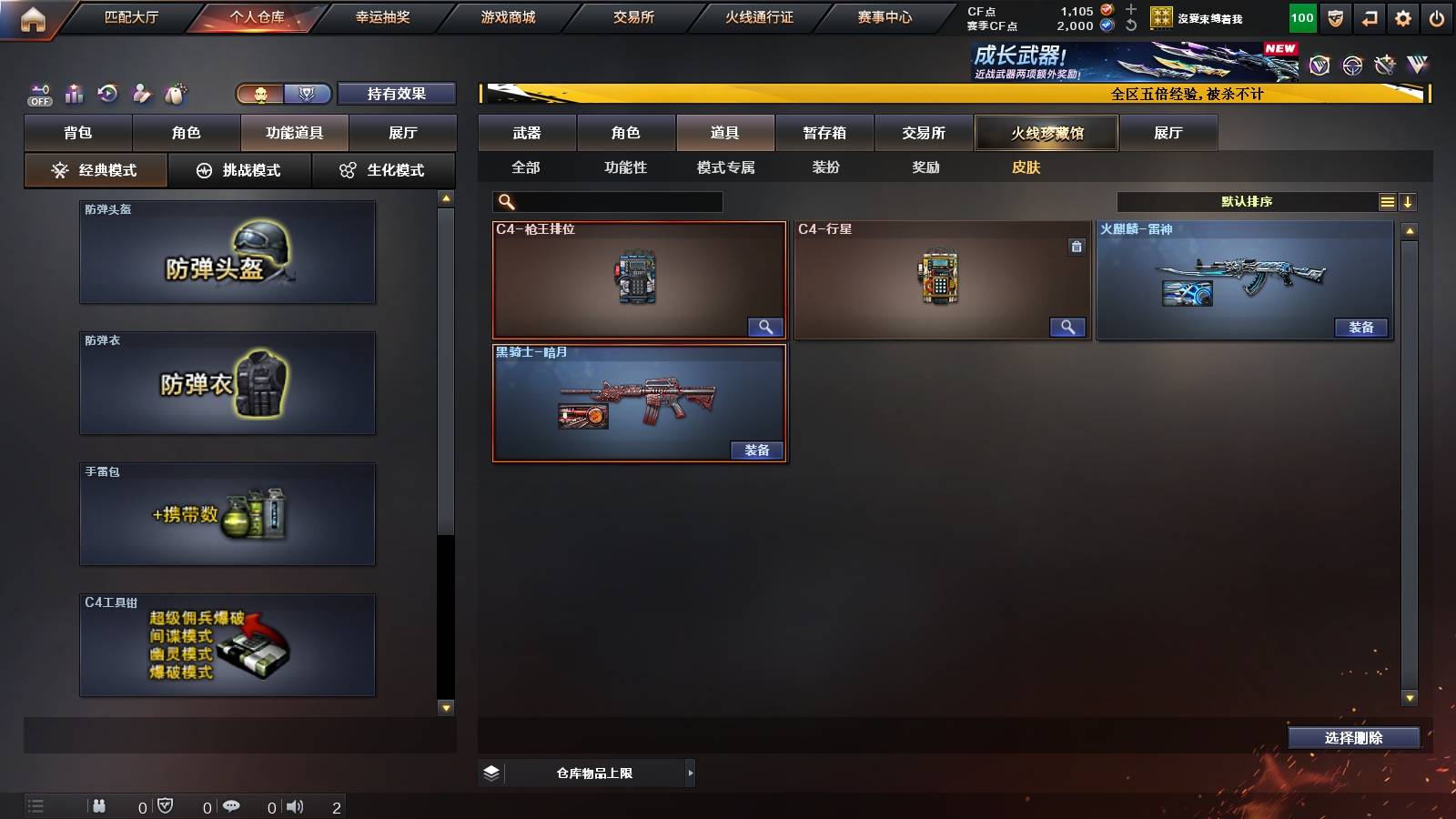Select the character figure icon in inventory toolbar
This screenshot has height=819, width=1456.
coord(139,90)
